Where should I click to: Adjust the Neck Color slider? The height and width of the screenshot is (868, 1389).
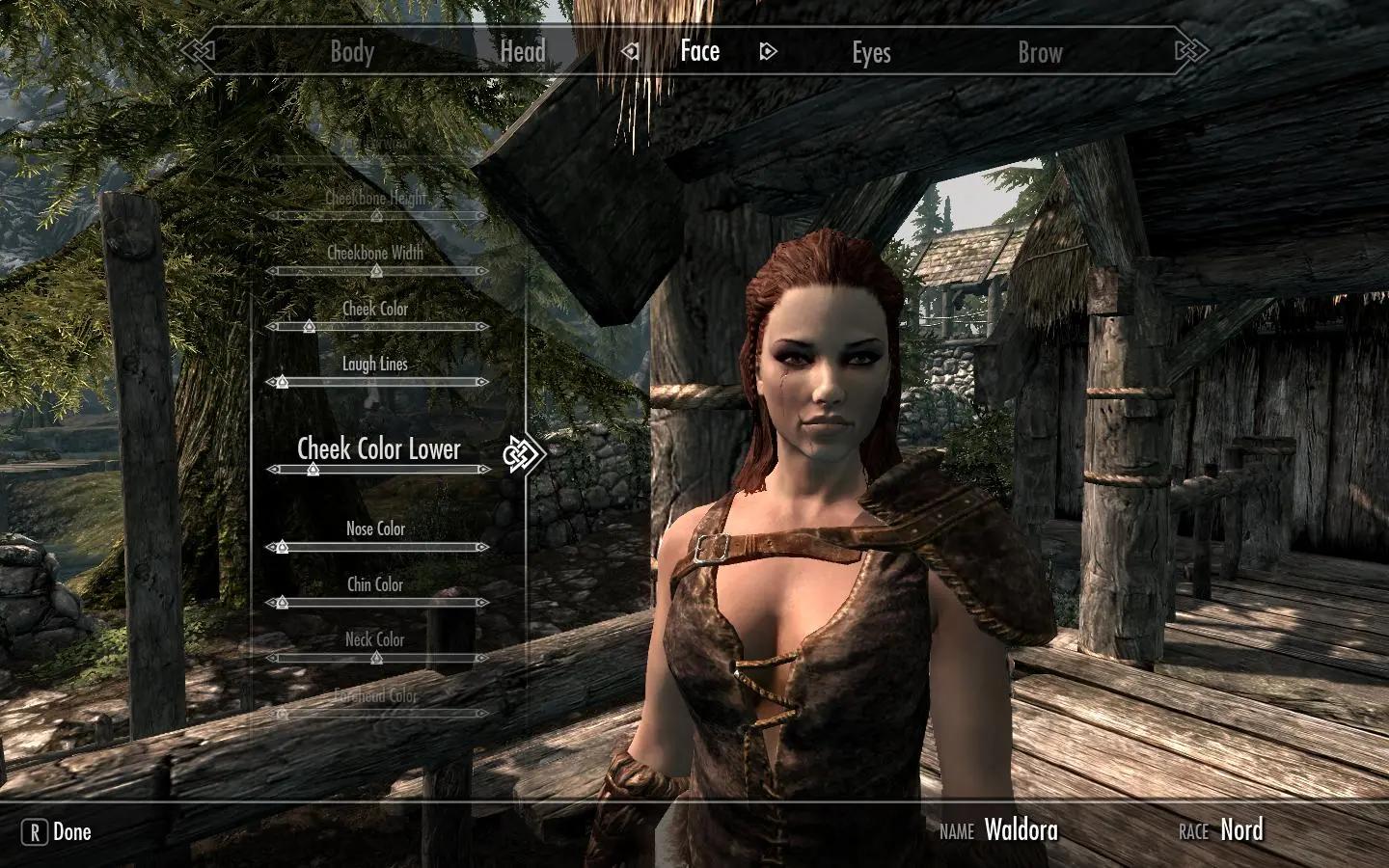coord(377,658)
